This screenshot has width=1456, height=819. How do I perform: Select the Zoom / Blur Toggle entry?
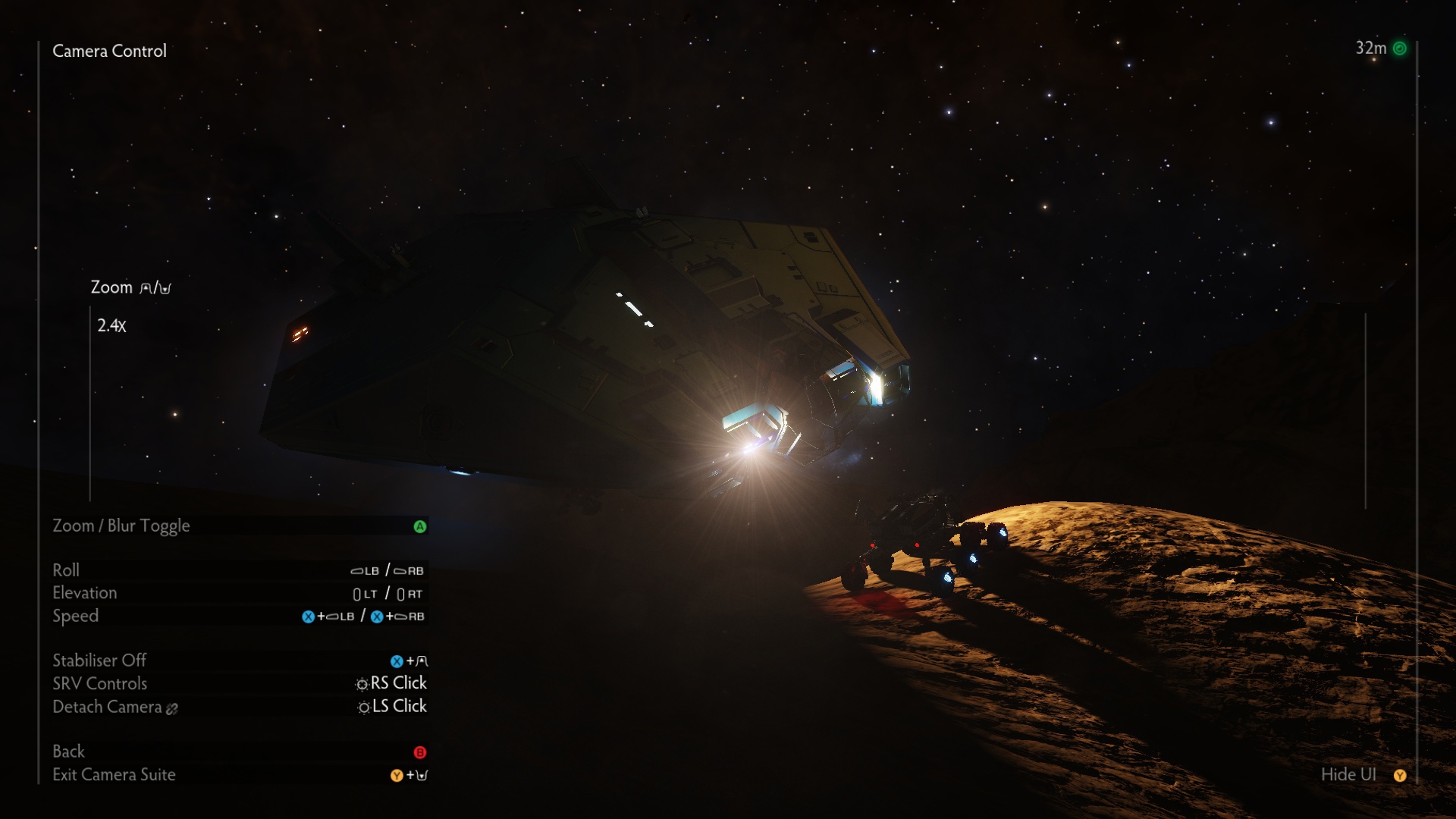(x=121, y=526)
